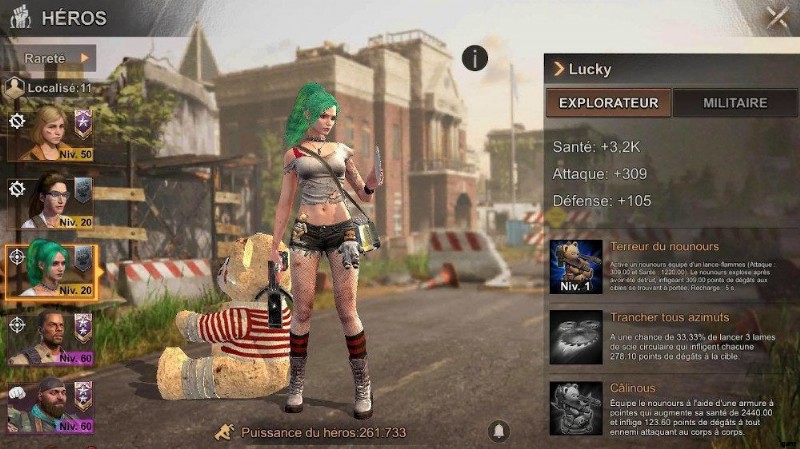Open the Câlinous skill

pos(576,407)
